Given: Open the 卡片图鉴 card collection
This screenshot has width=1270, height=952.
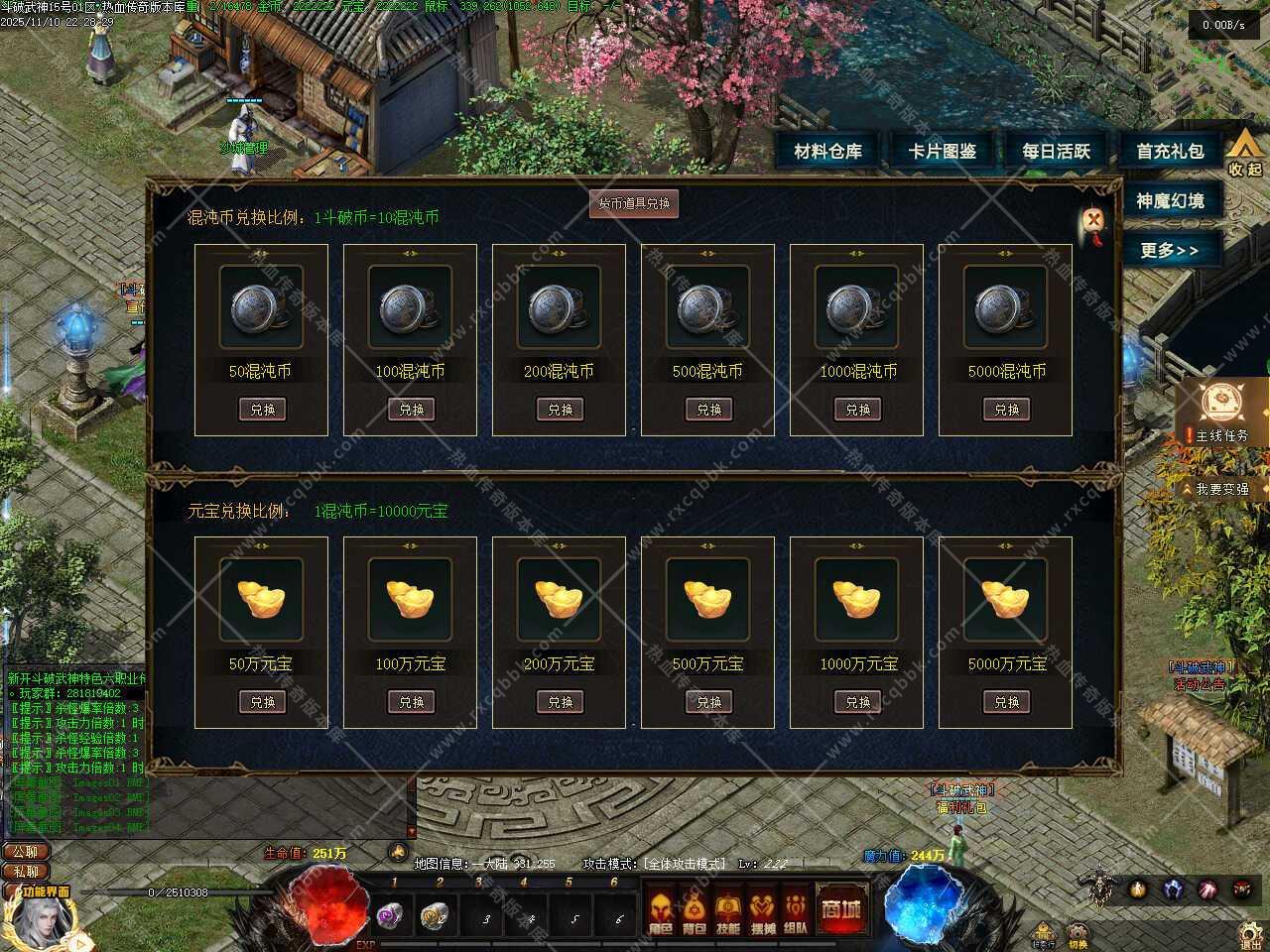Looking at the screenshot, I should 943,152.
